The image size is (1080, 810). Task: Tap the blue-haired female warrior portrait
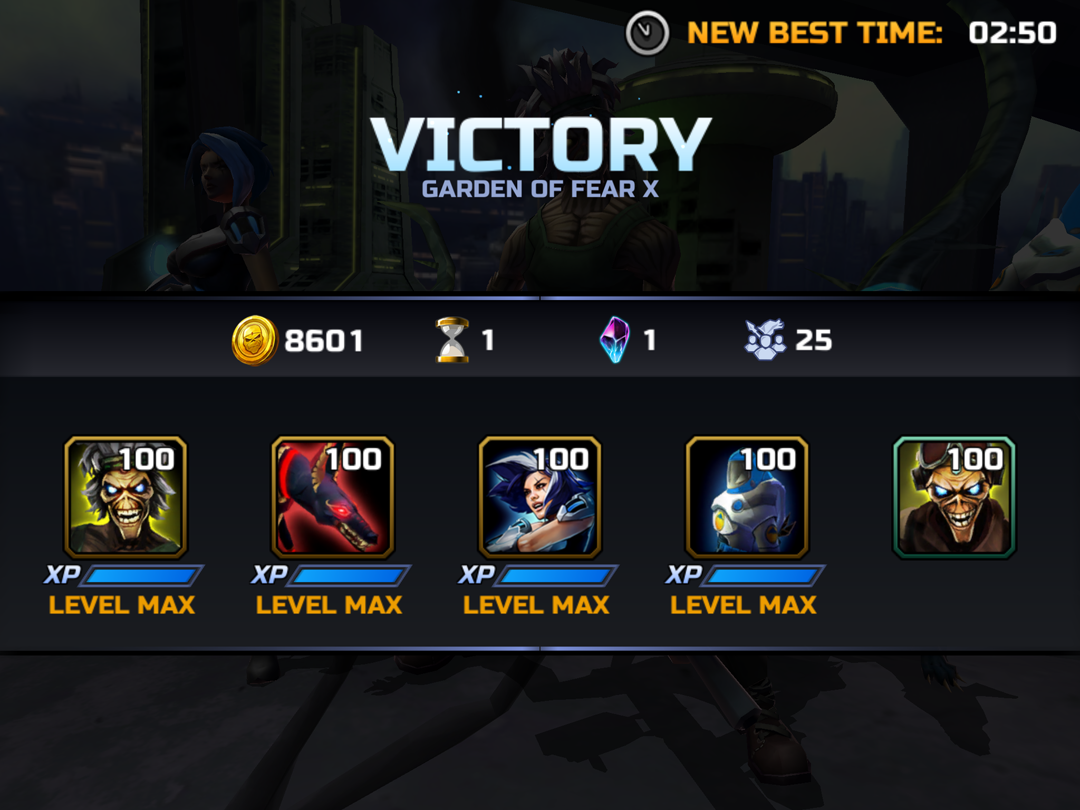pyautogui.click(x=539, y=497)
